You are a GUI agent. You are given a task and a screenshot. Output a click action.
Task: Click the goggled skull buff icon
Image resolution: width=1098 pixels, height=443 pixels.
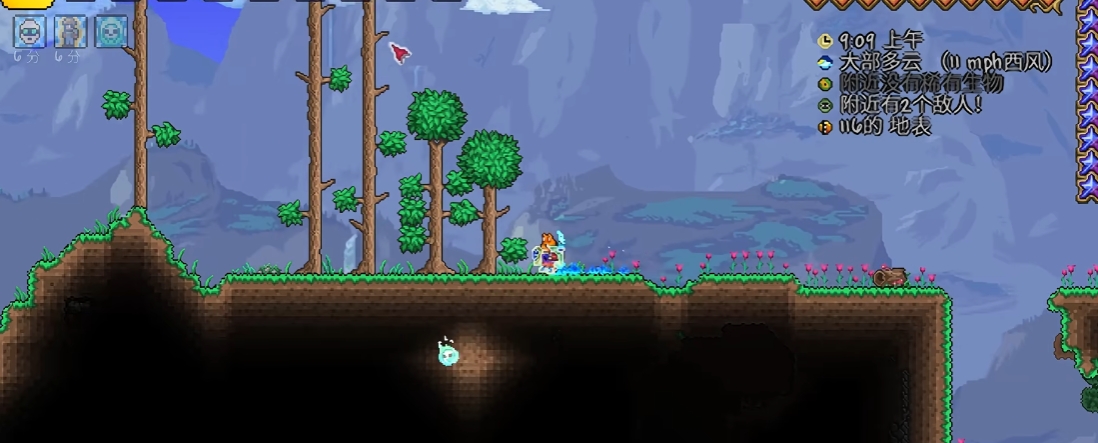tap(28, 32)
